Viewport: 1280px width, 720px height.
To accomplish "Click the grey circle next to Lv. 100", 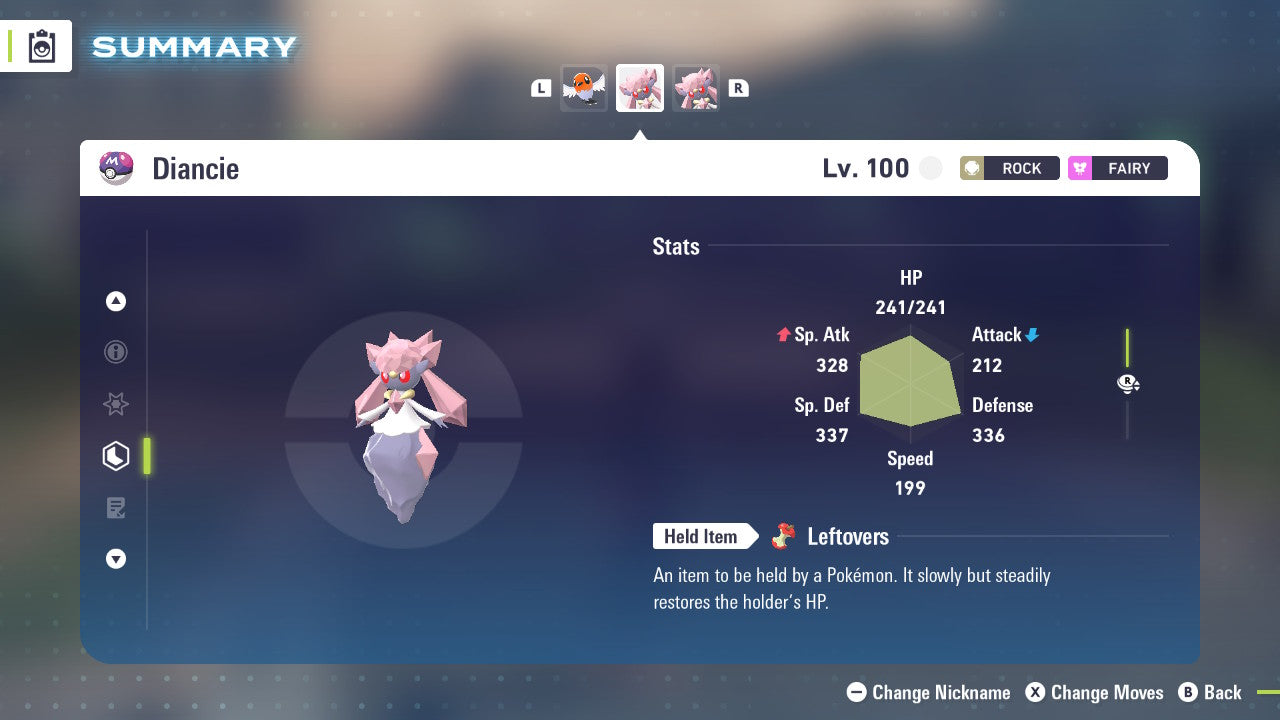I will point(930,168).
